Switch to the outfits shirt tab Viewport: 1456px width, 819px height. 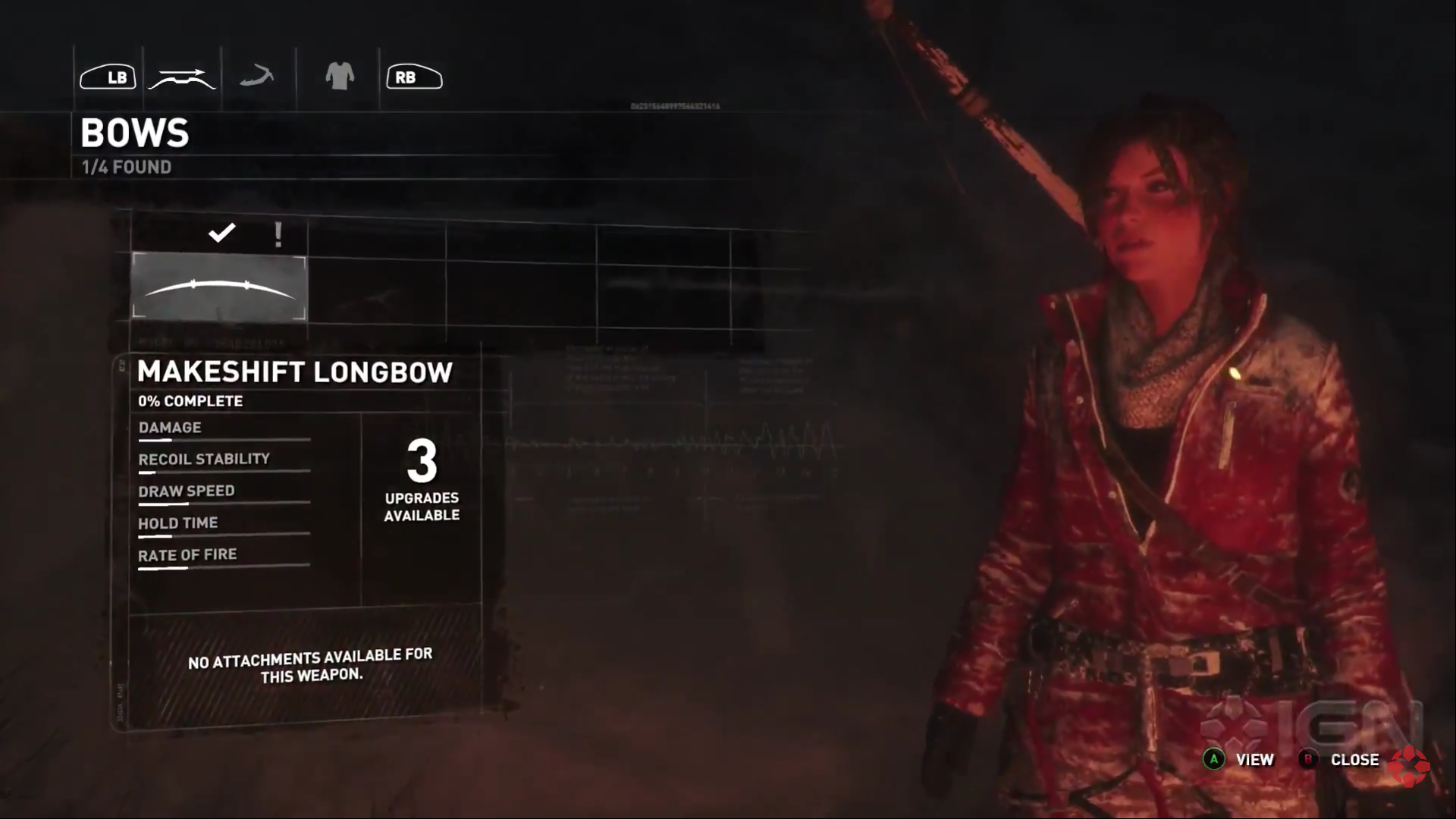pyautogui.click(x=340, y=77)
